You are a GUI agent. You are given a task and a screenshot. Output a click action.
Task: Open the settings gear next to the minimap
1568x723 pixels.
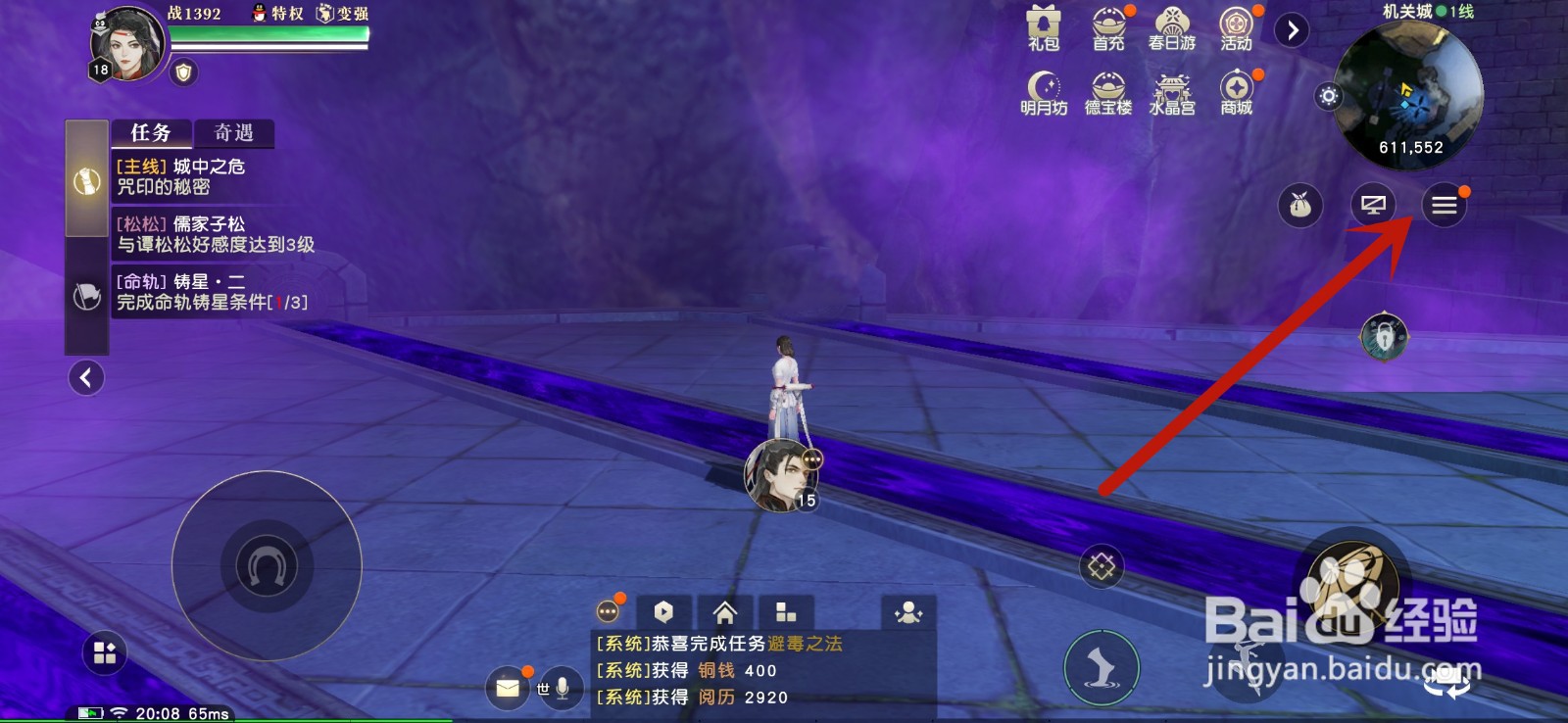point(1328,96)
